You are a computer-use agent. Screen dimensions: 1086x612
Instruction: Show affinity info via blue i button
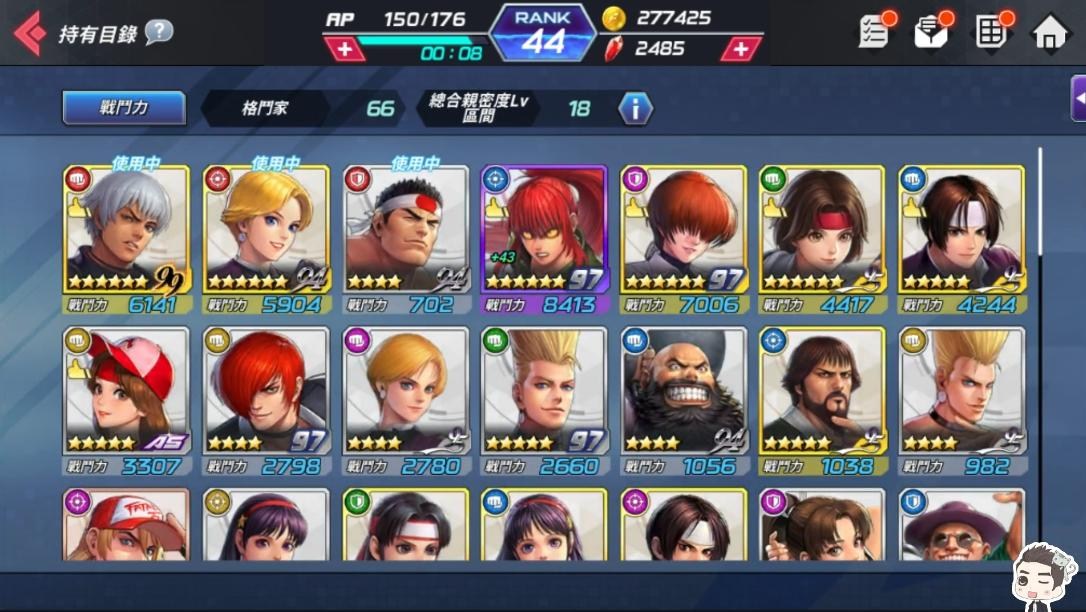[635, 108]
